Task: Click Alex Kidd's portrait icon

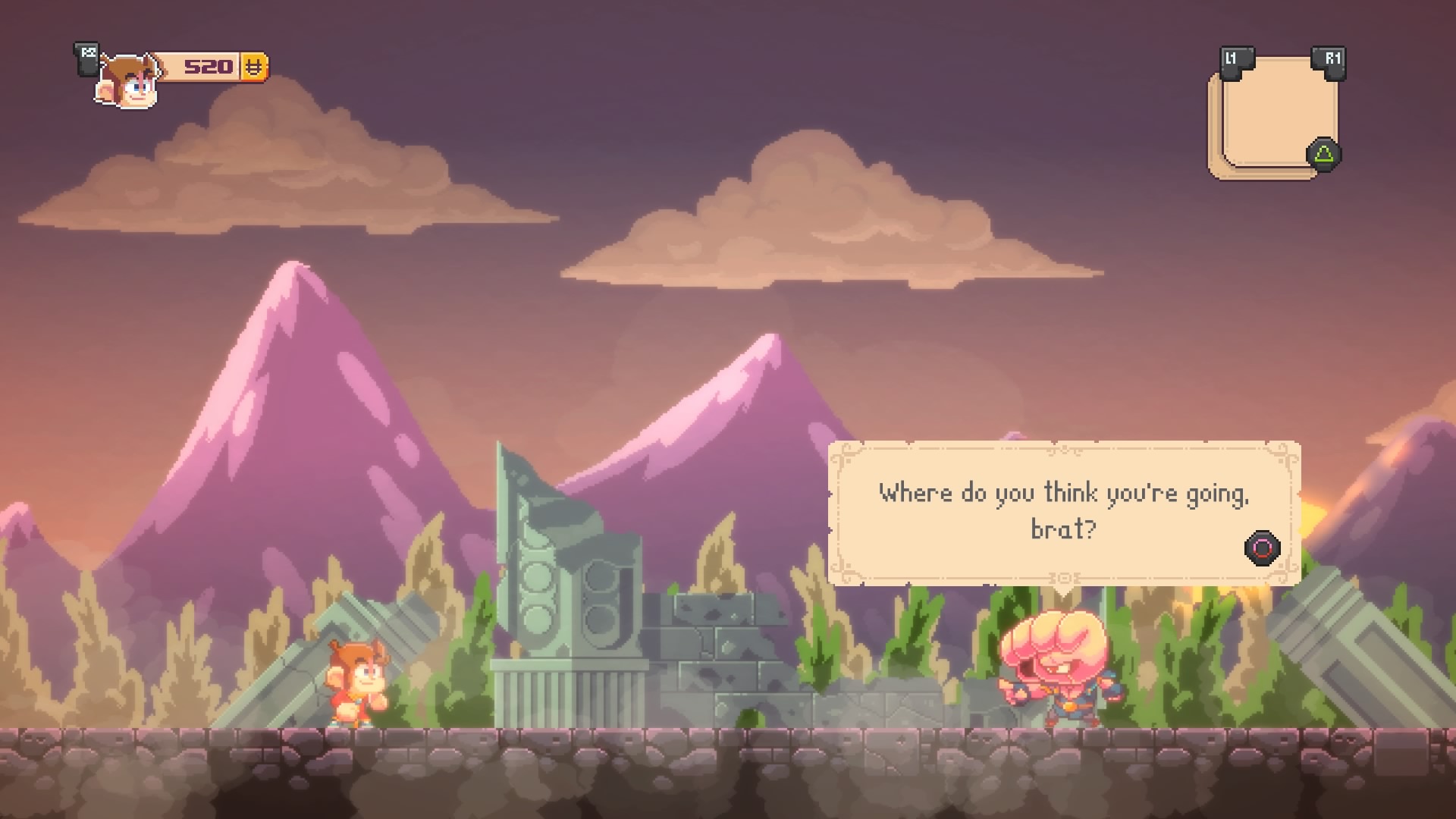Action: (129, 80)
